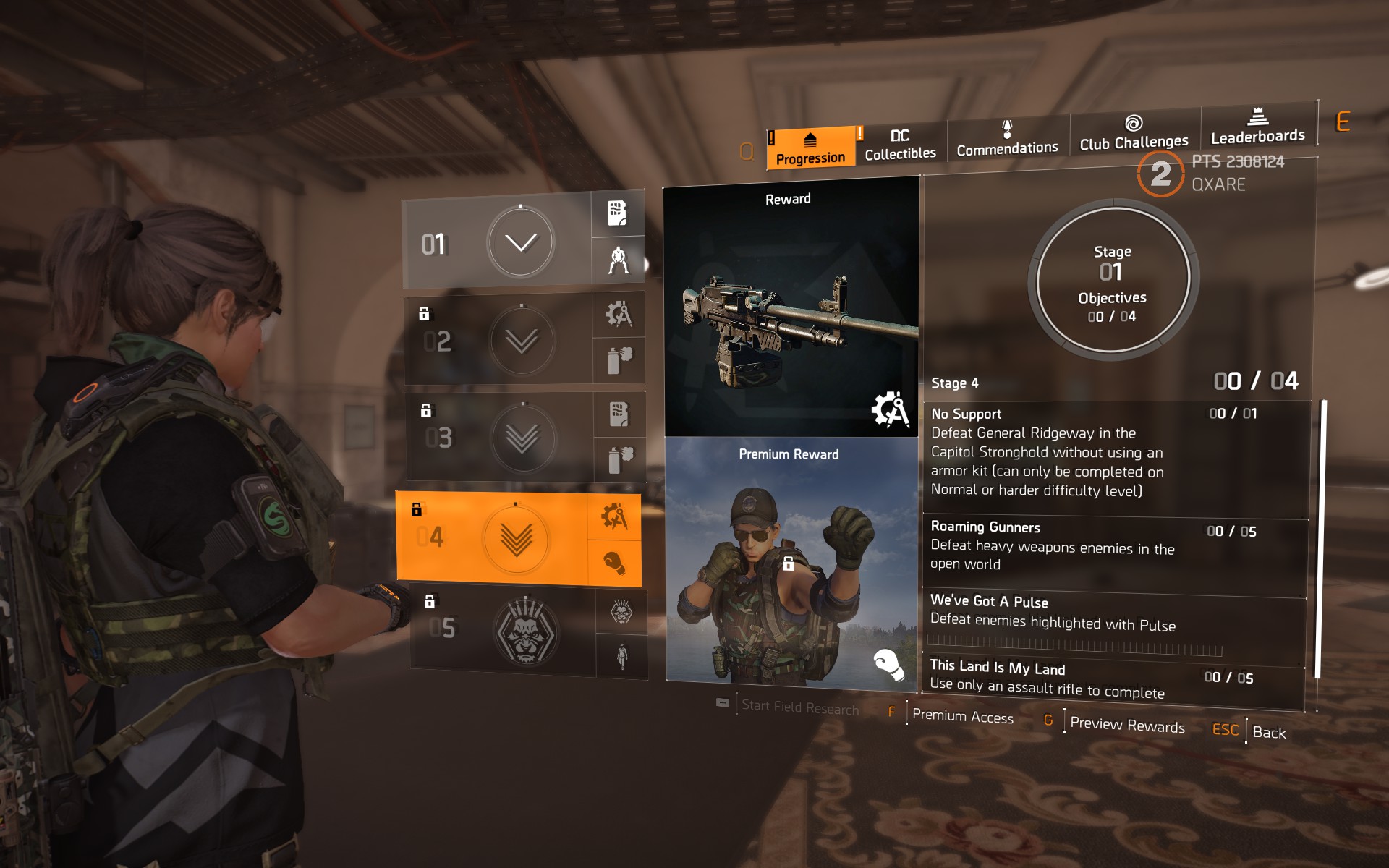Viewport: 1389px width, 868px height.
Task: Click the Stage 01 Objectives circle
Action: [1113, 280]
